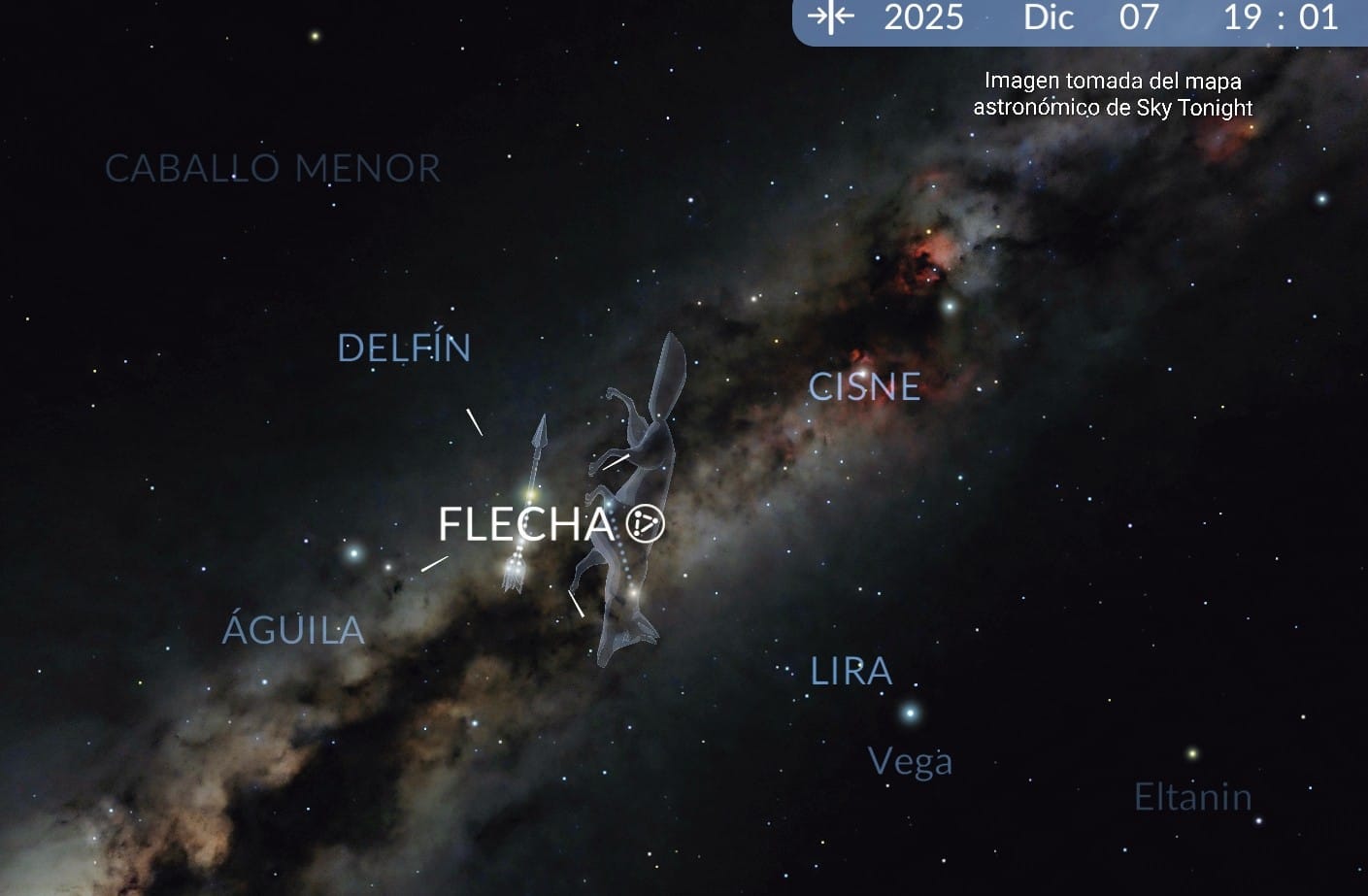Pick the ÁGUILA constellation label
1368x896 pixels.
293,630
